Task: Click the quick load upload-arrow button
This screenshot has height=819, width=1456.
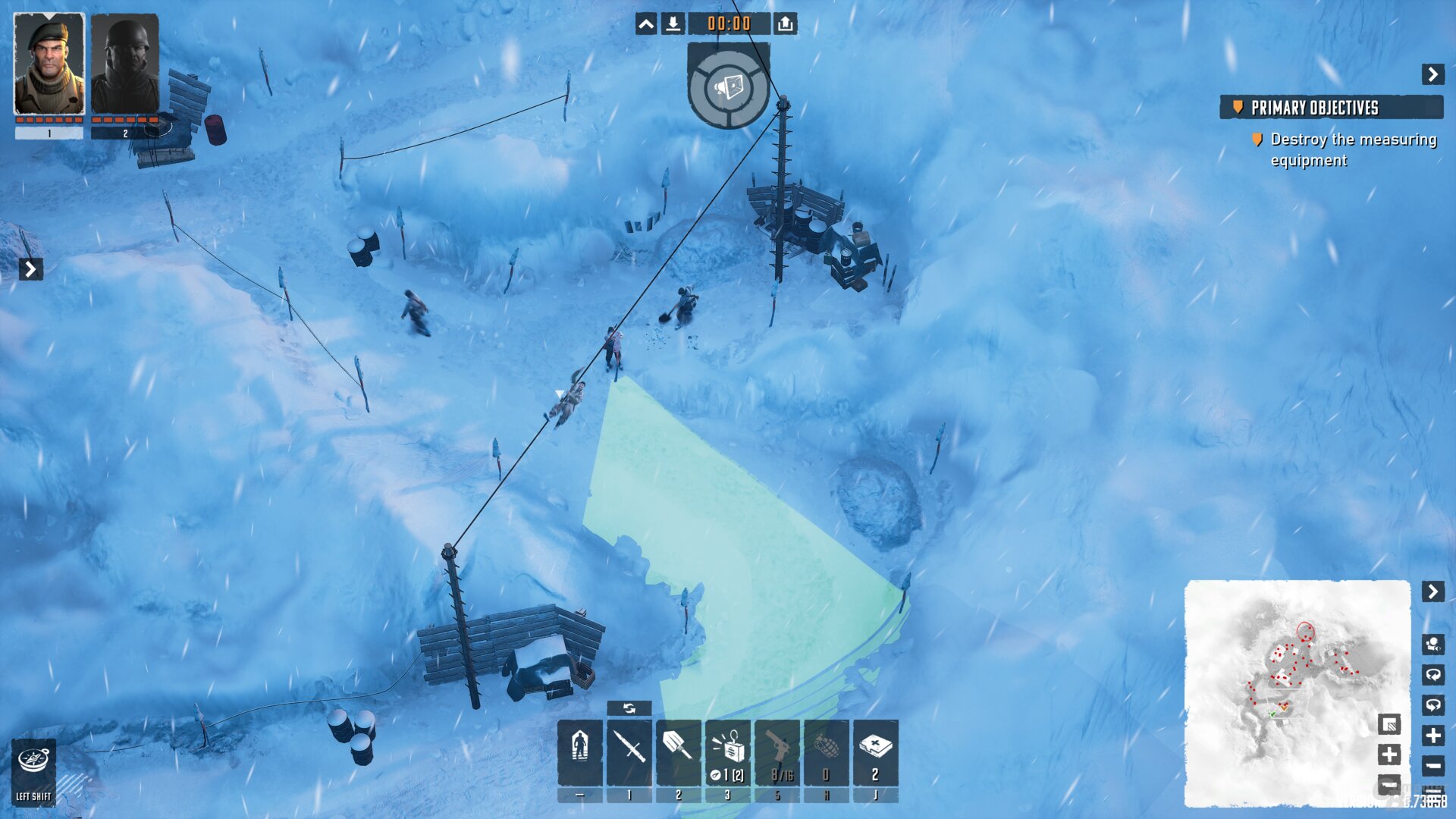Action: coord(785,24)
